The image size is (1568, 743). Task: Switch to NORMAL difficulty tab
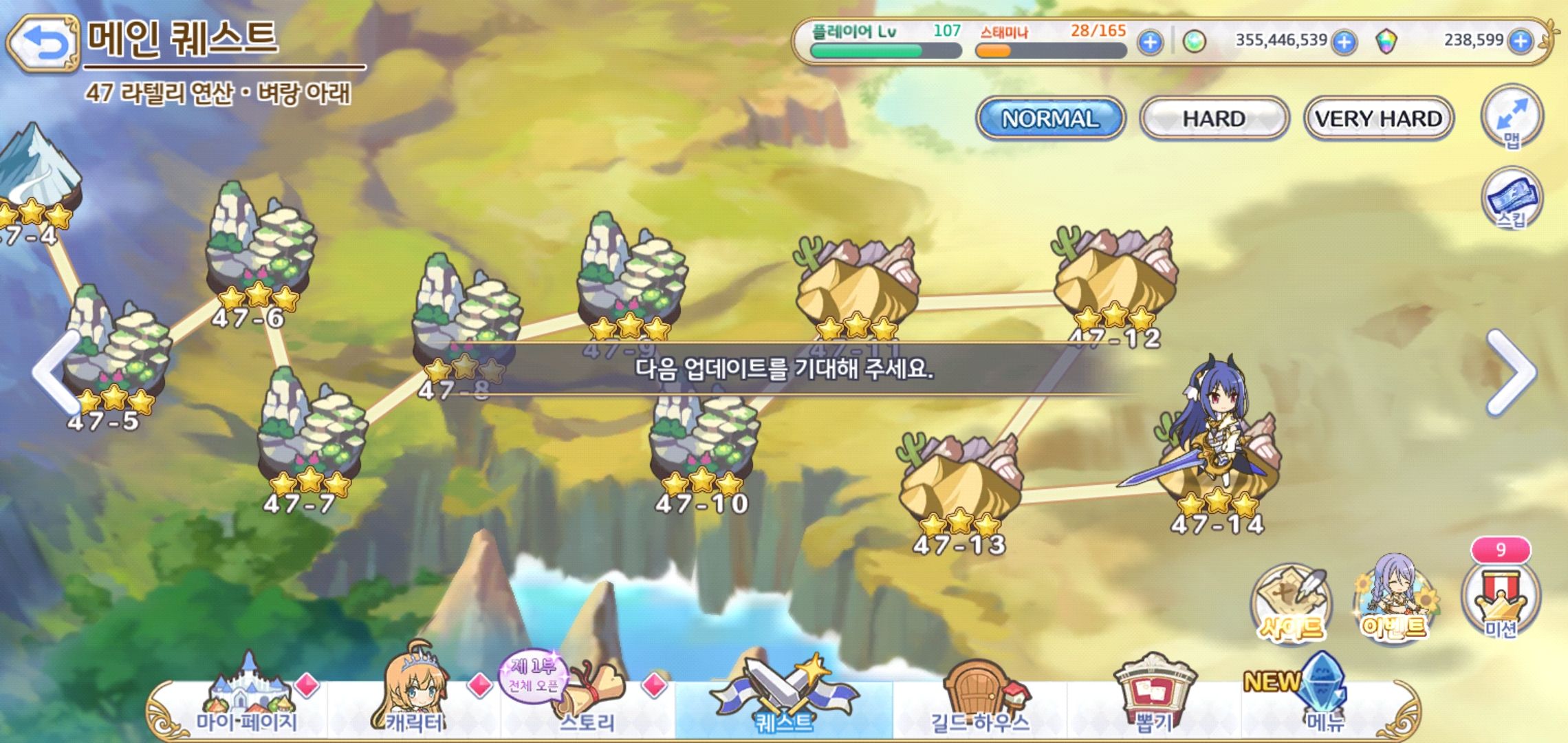(x=1049, y=118)
